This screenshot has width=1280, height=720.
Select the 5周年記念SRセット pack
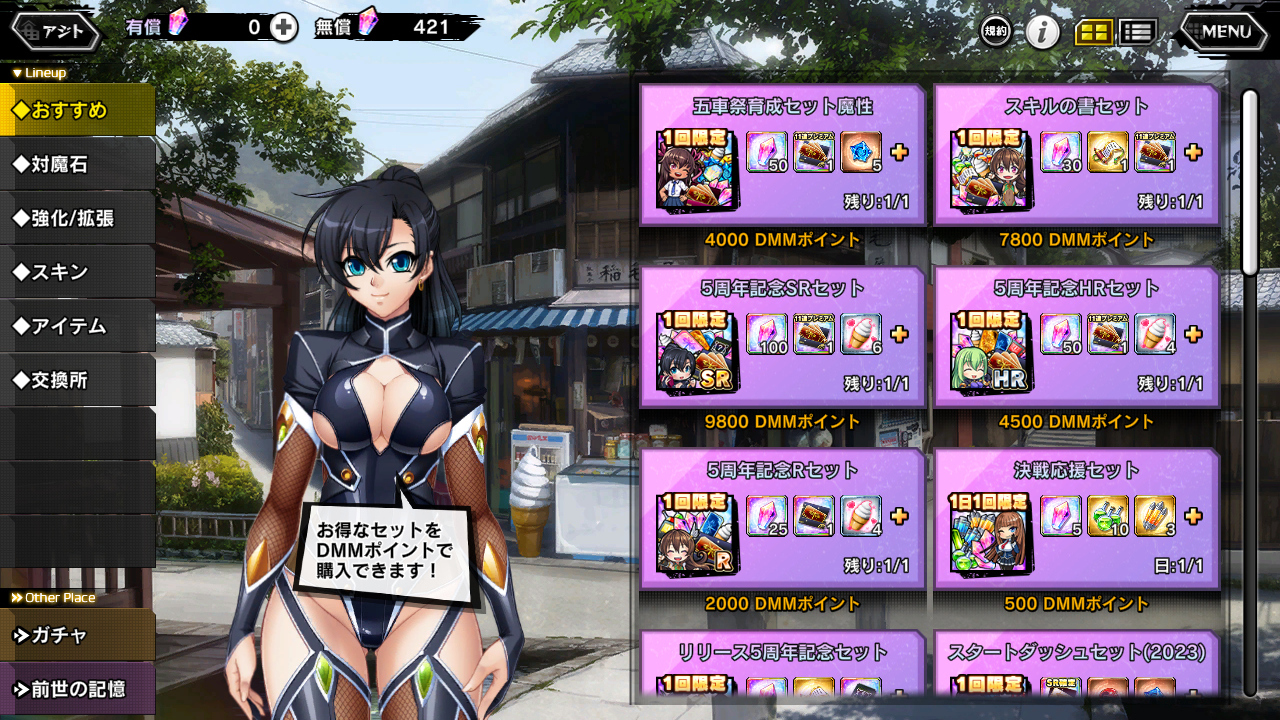click(x=782, y=337)
